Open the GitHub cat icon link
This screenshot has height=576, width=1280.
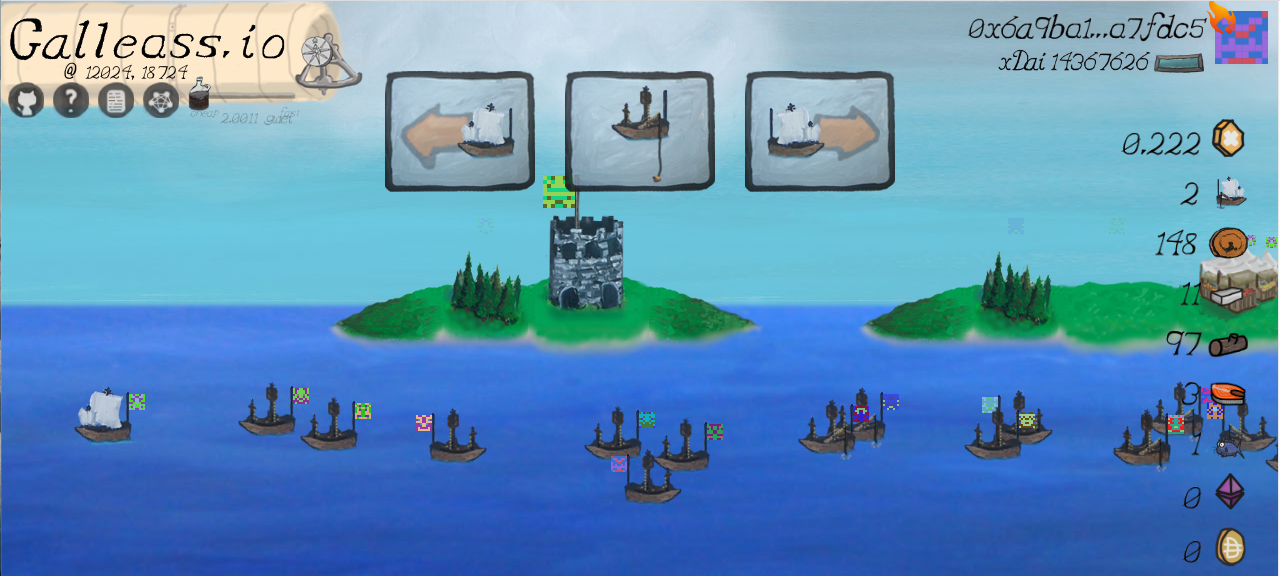pos(27,101)
